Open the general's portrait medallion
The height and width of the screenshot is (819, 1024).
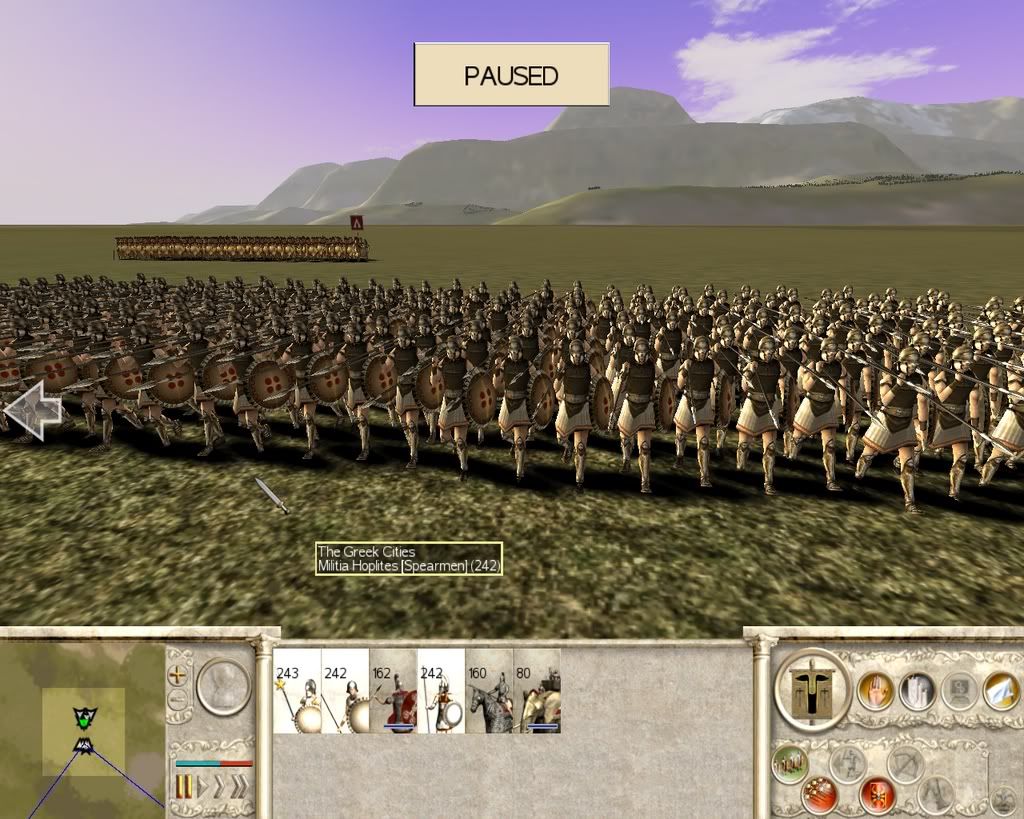click(x=223, y=685)
